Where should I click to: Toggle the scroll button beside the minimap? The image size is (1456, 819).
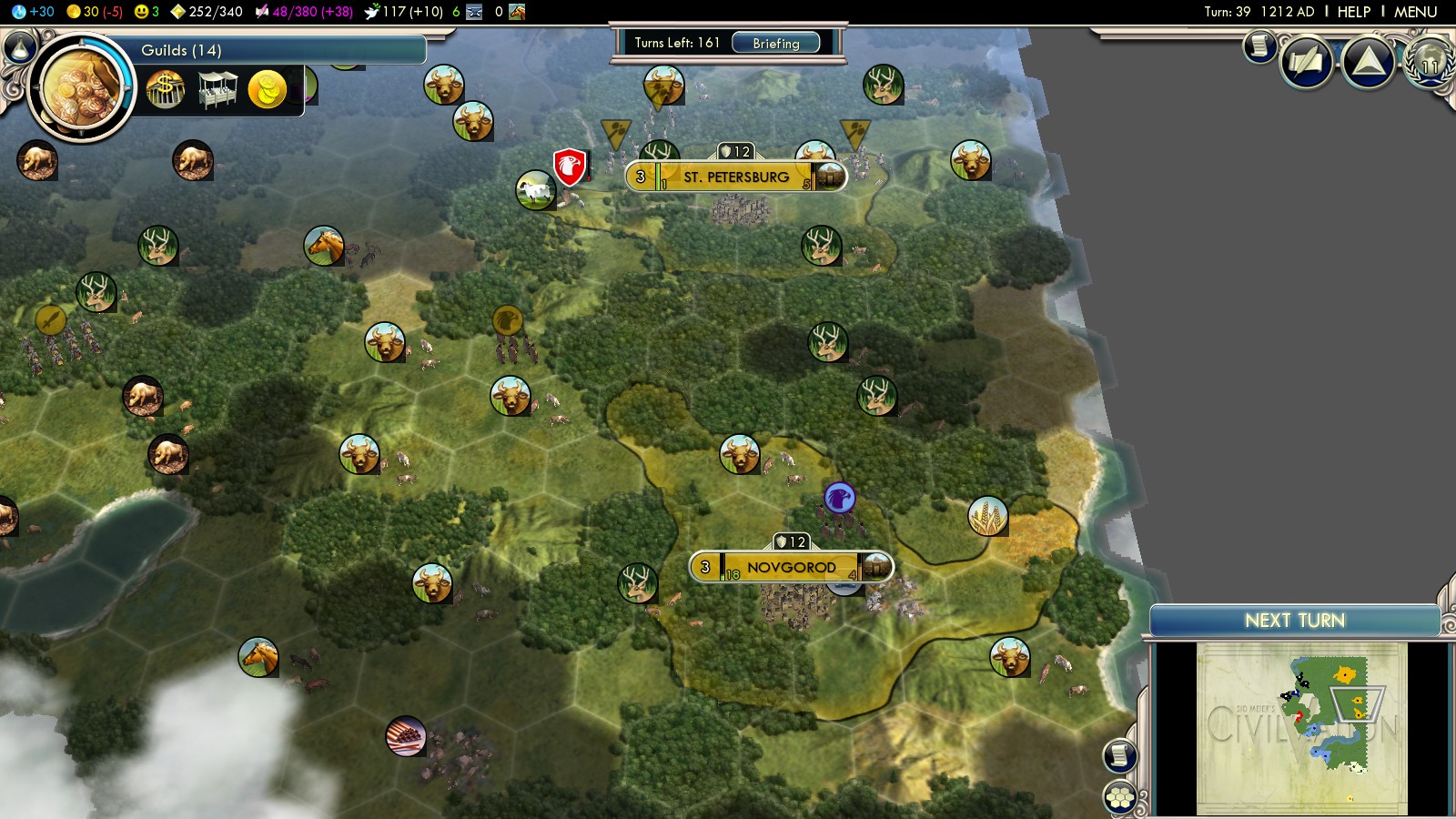click(1120, 755)
